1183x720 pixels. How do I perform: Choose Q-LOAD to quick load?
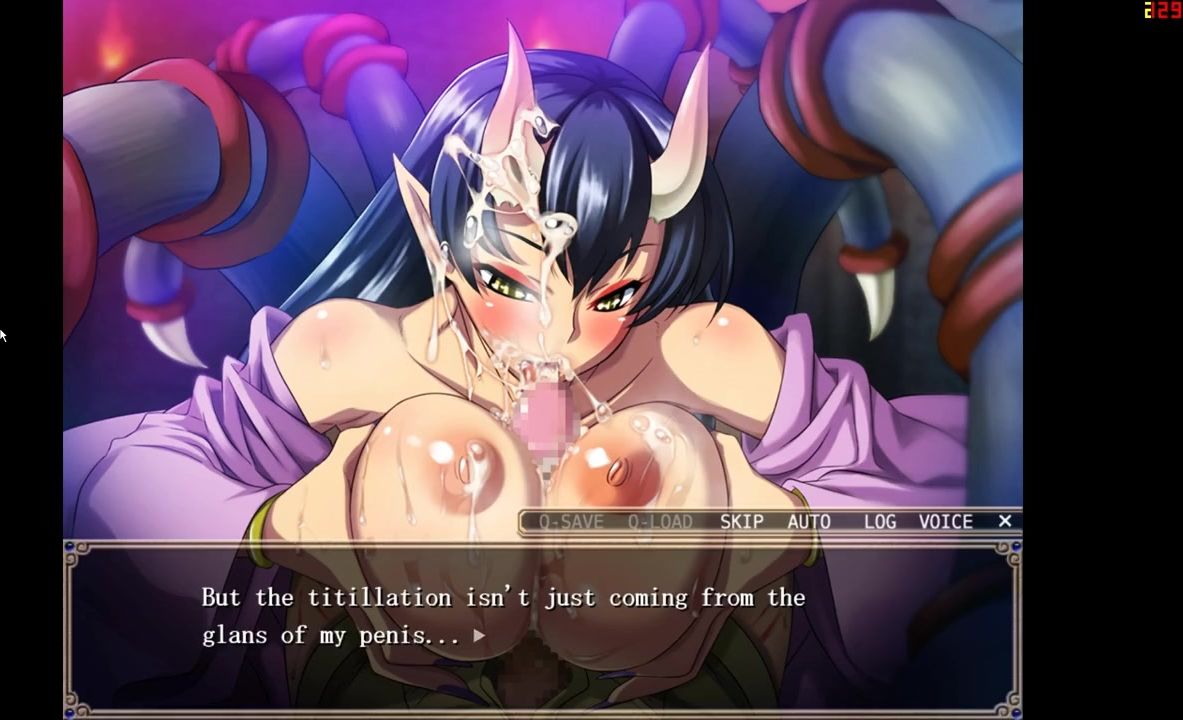tap(660, 522)
